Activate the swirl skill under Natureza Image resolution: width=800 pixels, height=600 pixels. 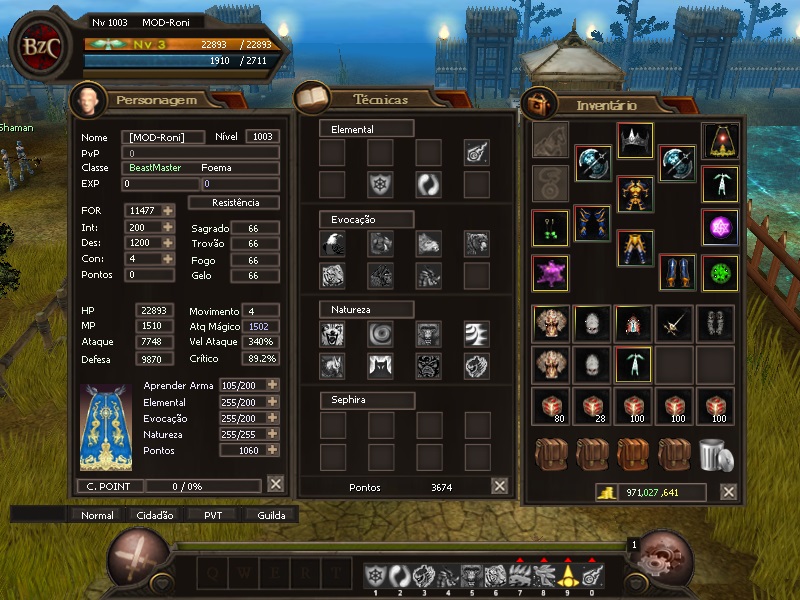(380, 334)
